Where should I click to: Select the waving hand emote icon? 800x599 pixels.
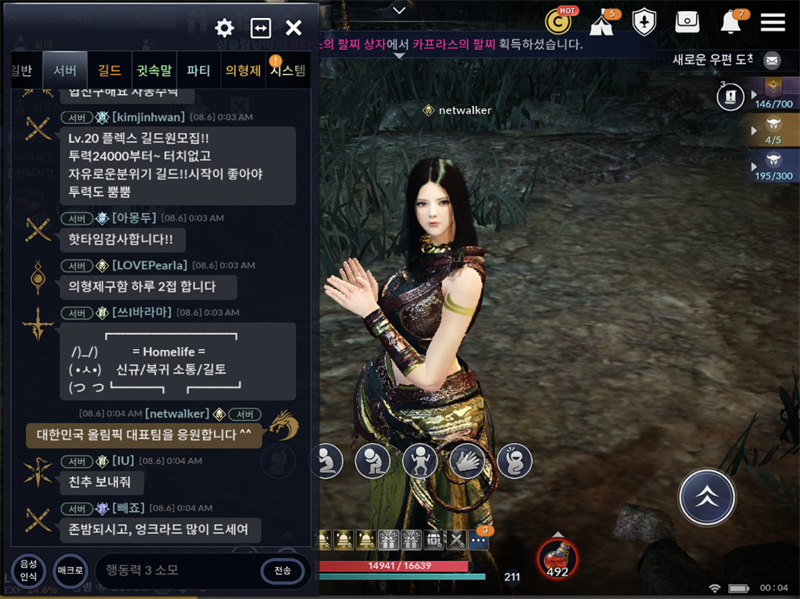coord(466,461)
